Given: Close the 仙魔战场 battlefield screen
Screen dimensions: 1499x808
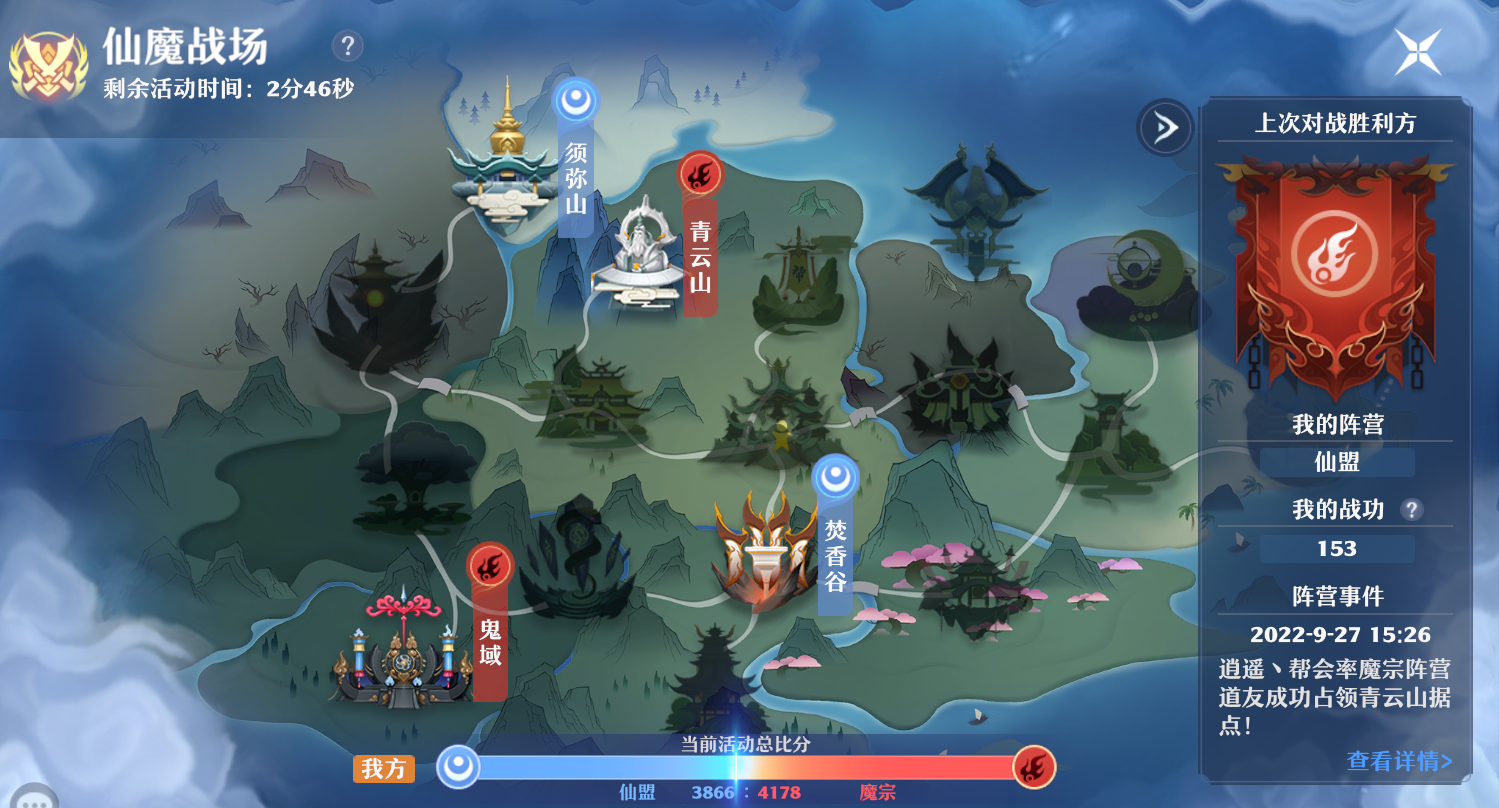Looking at the screenshot, I should coord(1418,52).
